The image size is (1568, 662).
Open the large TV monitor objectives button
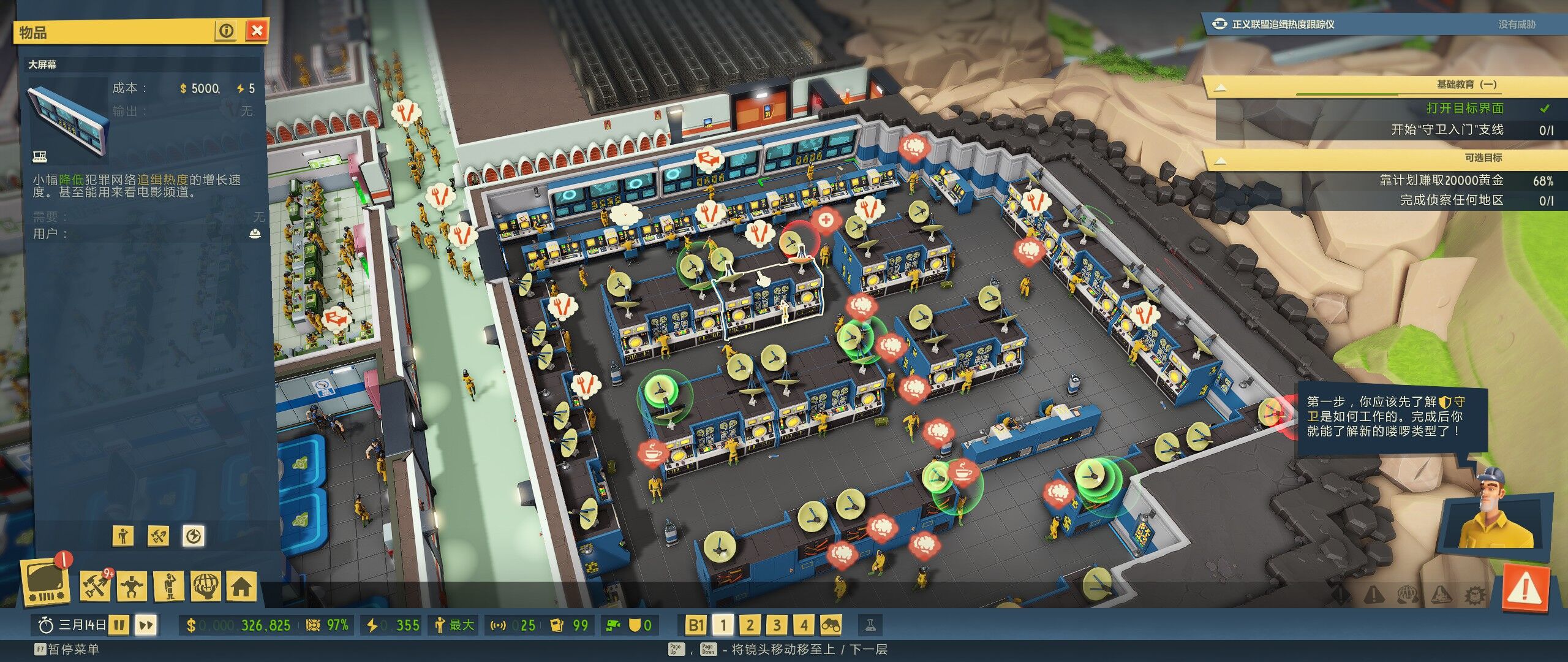coord(45,582)
